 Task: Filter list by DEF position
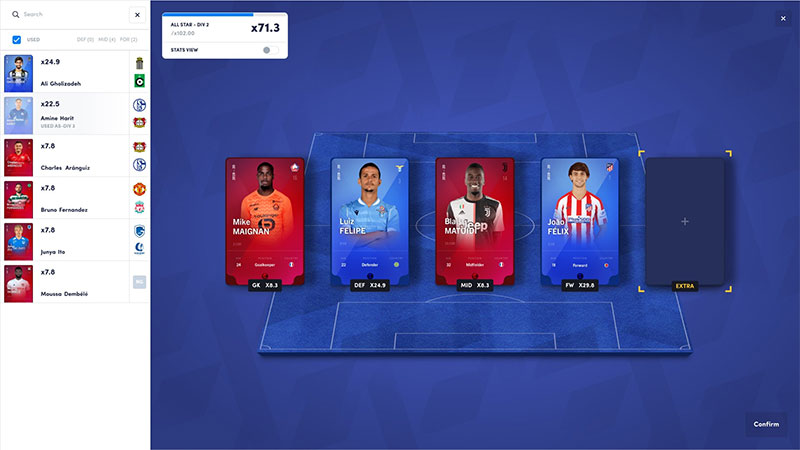point(85,40)
